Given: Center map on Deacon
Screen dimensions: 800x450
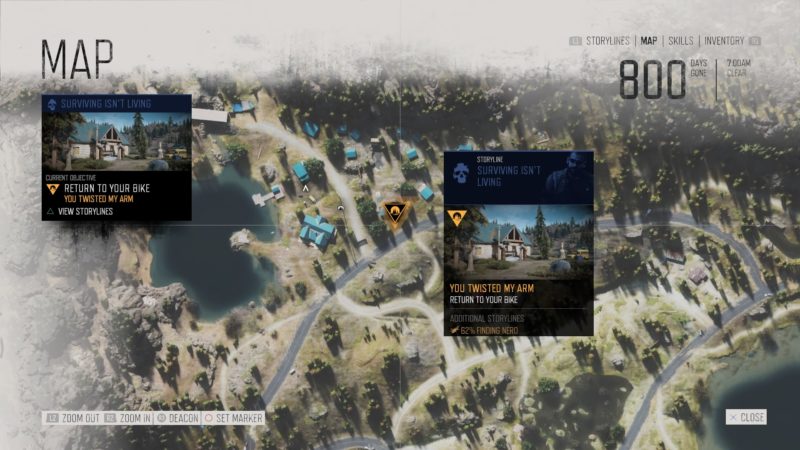Looking at the screenshot, I should 178,417.
